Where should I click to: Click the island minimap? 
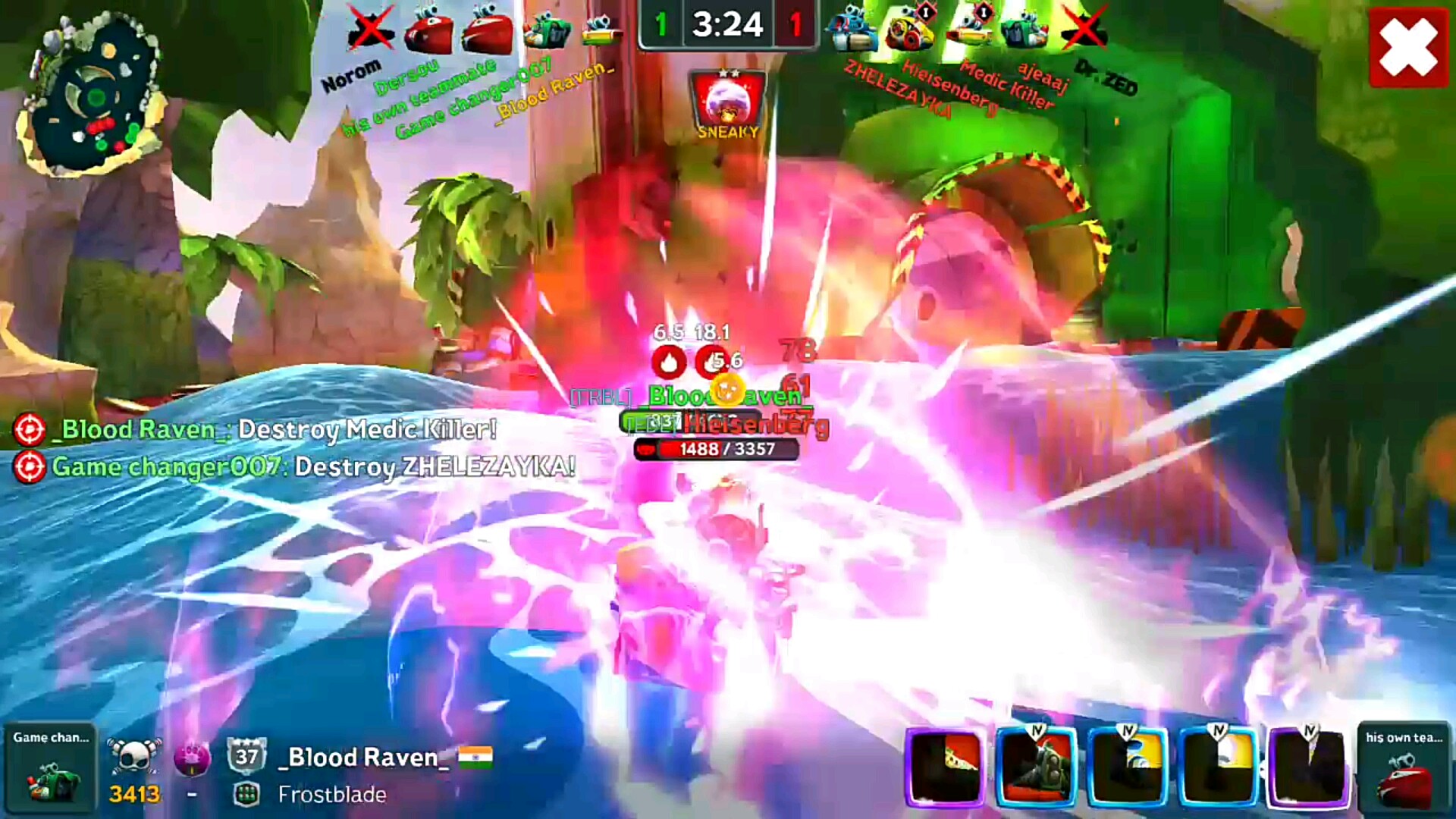[93, 95]
